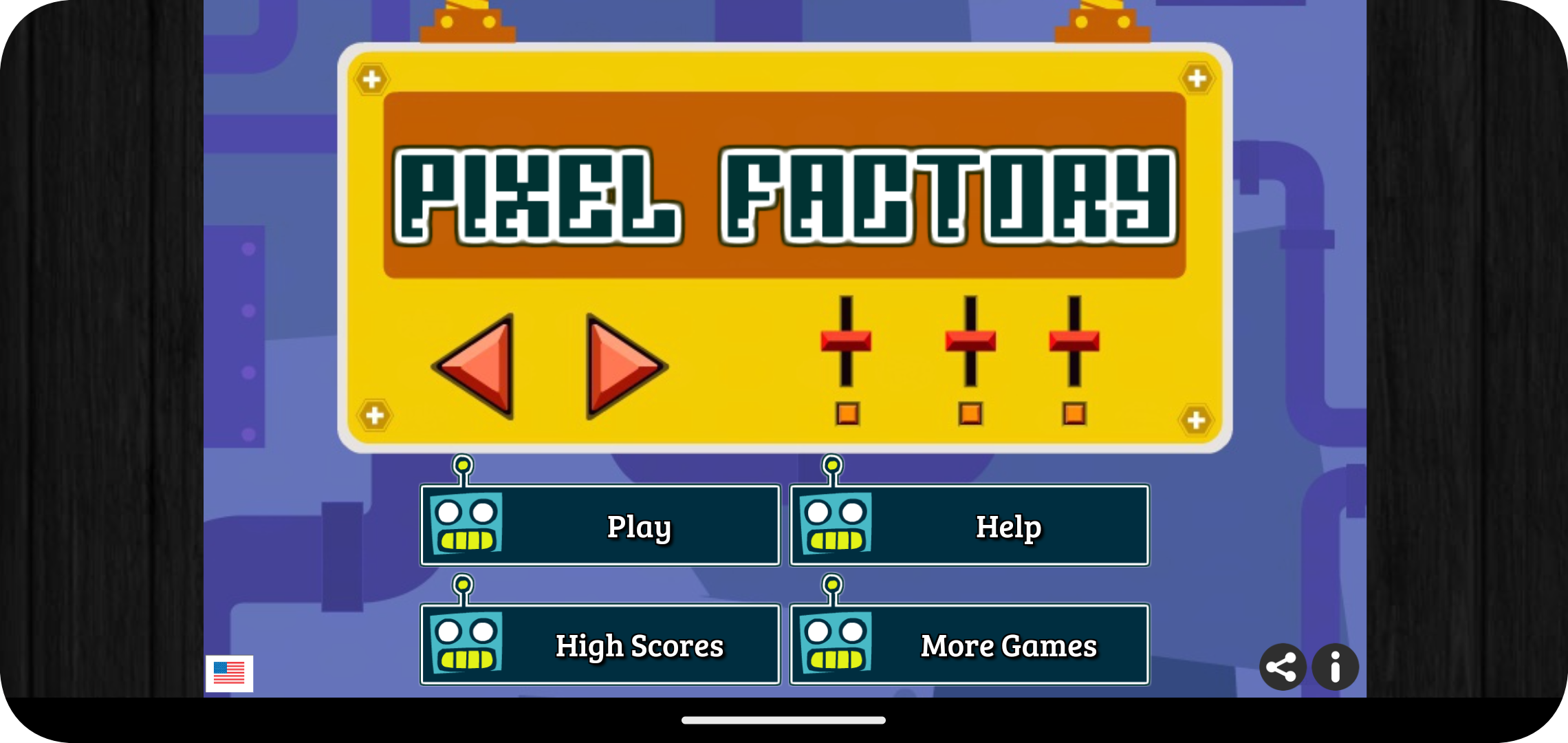Image resolution: width=1568 pixels, height=743 pixels.
Task: Open the info icon at bottom right
Action: 1335,666
